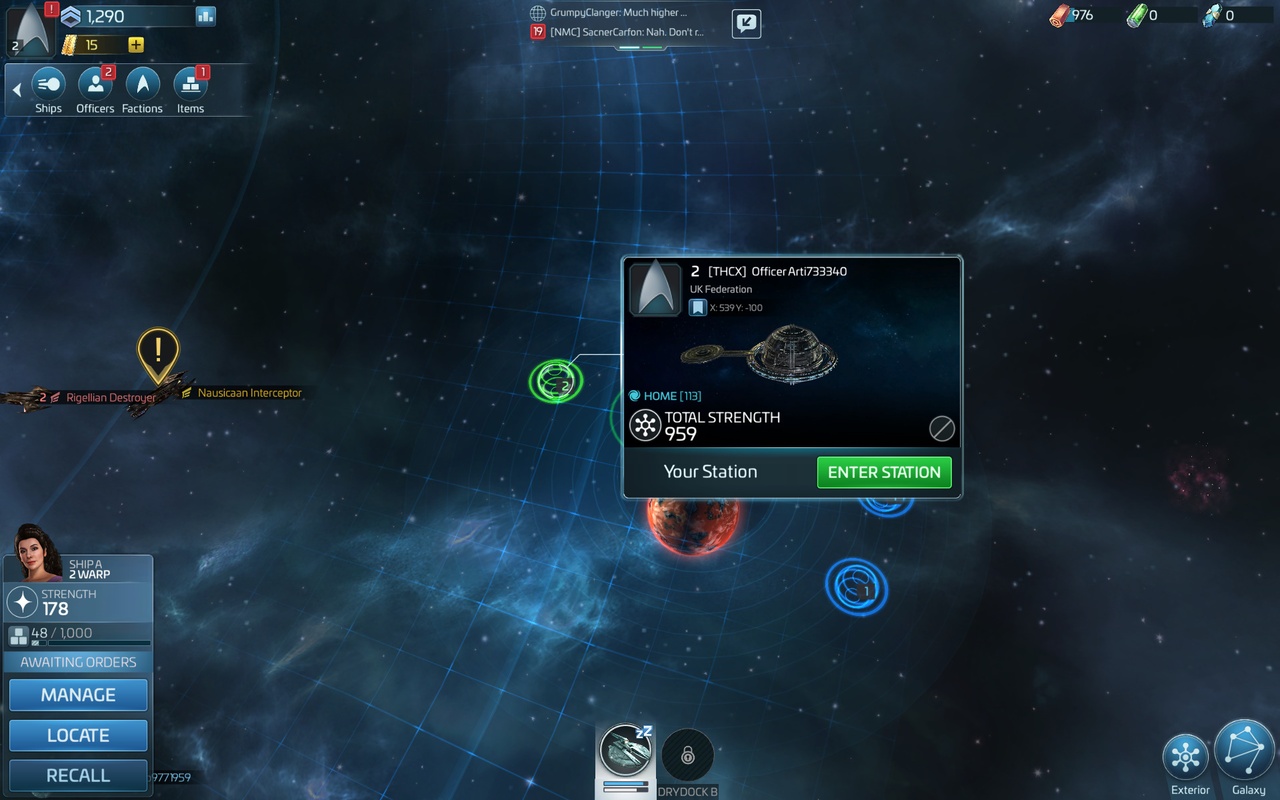This screenshot has height=800, width=1280.
Task: Click the yellow mission exclamation marker
Action: pyautogui.click(x=158, y=352)
